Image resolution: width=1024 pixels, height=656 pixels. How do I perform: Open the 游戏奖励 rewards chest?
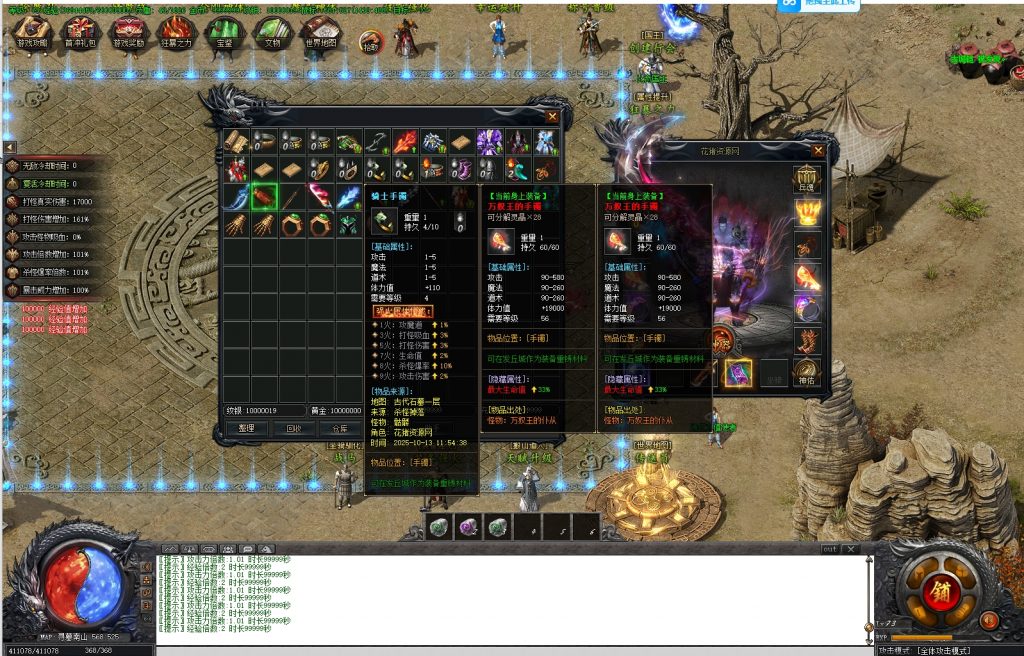click(x=128, y=33)
